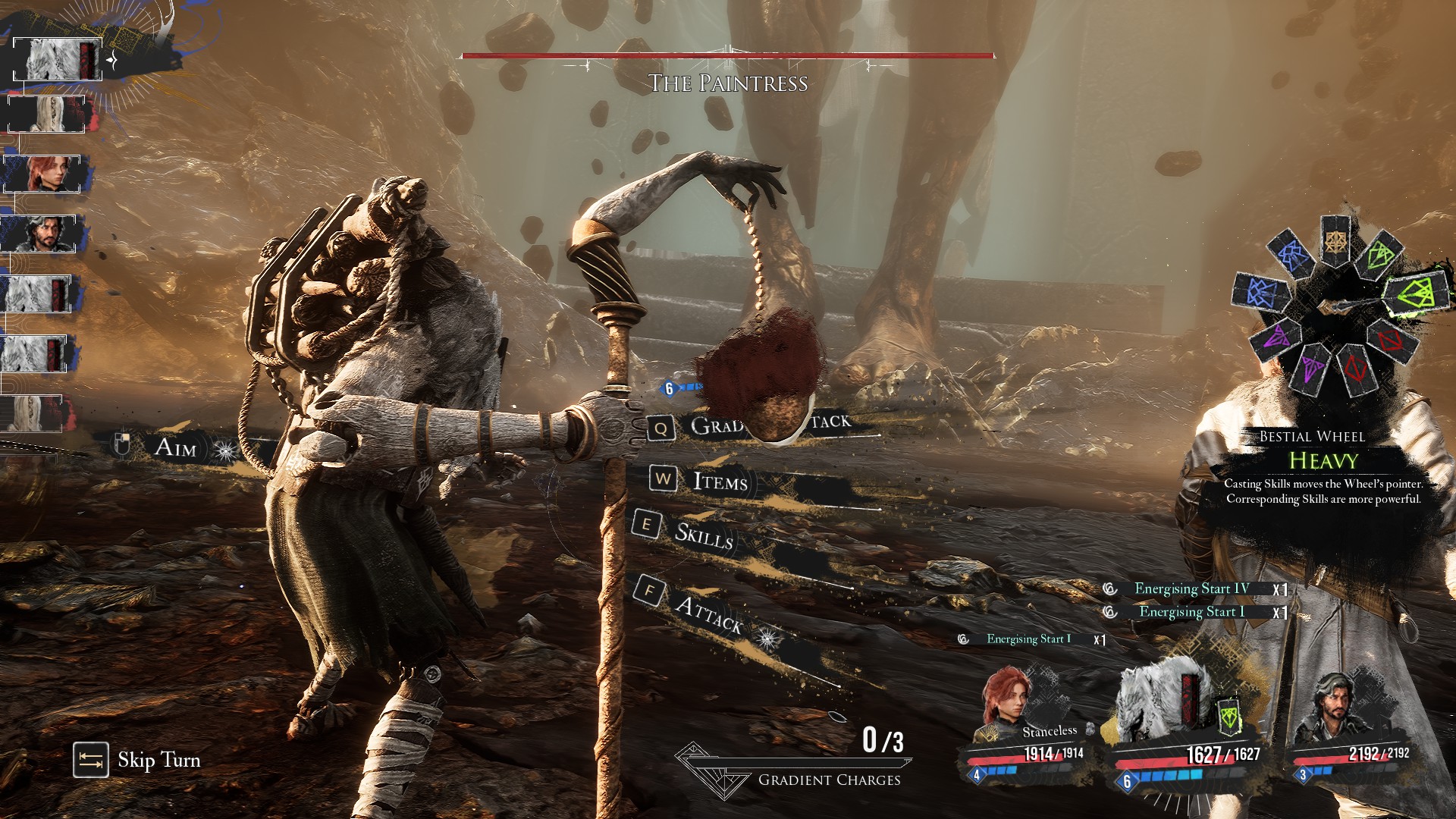Skip Turn button at bottom left
Screen dimensions: 1456x819
[x=137, y=760]
